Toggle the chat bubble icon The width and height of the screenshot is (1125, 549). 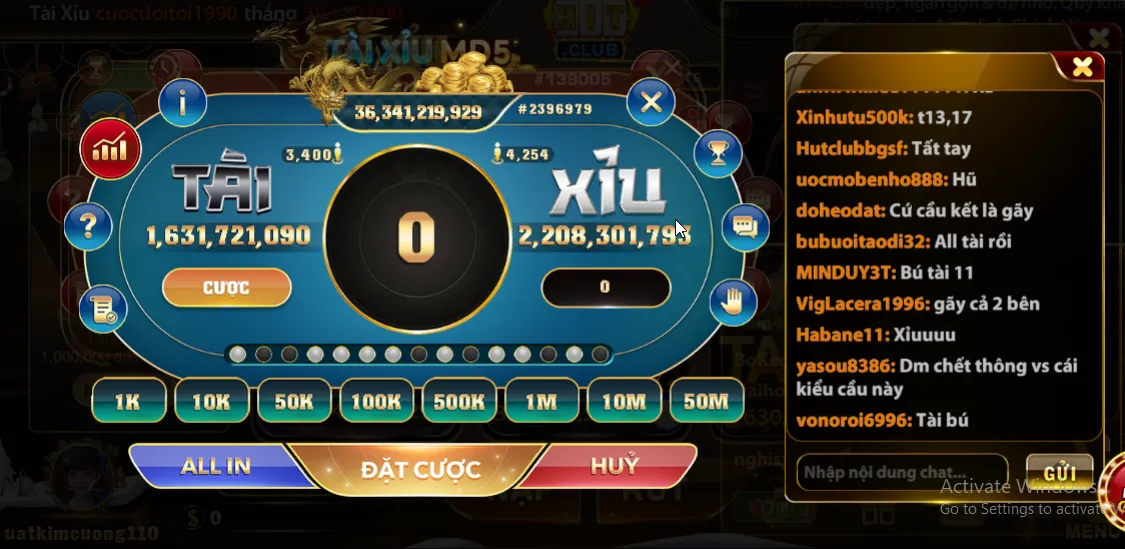pos(745,226)
